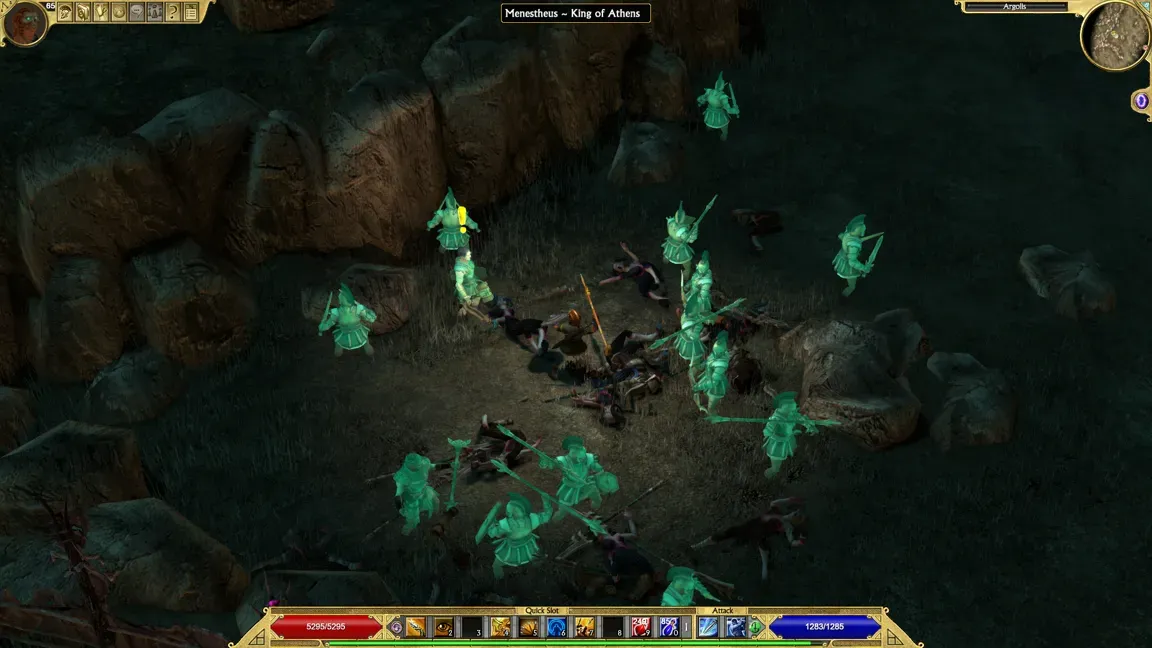Viewport: 1152px width, 648px height.
Task: Drink the red health potion
Action: (x=641, y=627)
